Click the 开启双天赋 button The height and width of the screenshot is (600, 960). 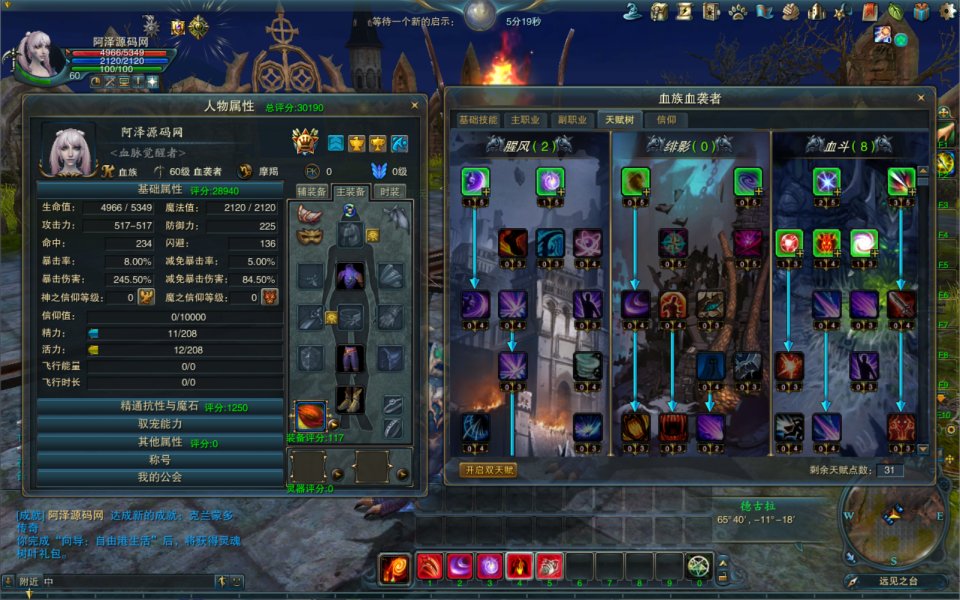tap(488, 470)
